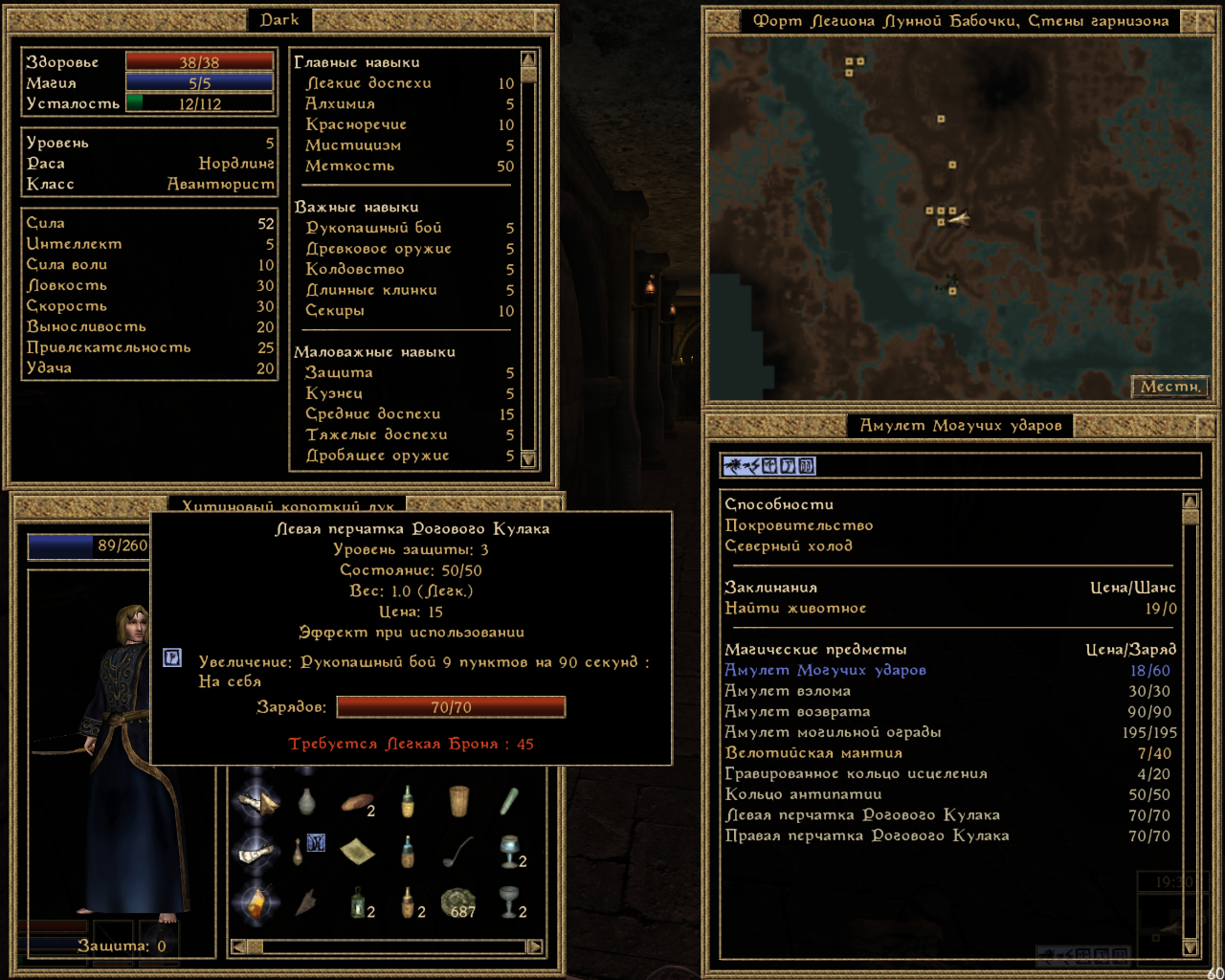Select the Велотийская мантия entry
This screenshot has width=1225, height=980.
(x=813, y=753)
